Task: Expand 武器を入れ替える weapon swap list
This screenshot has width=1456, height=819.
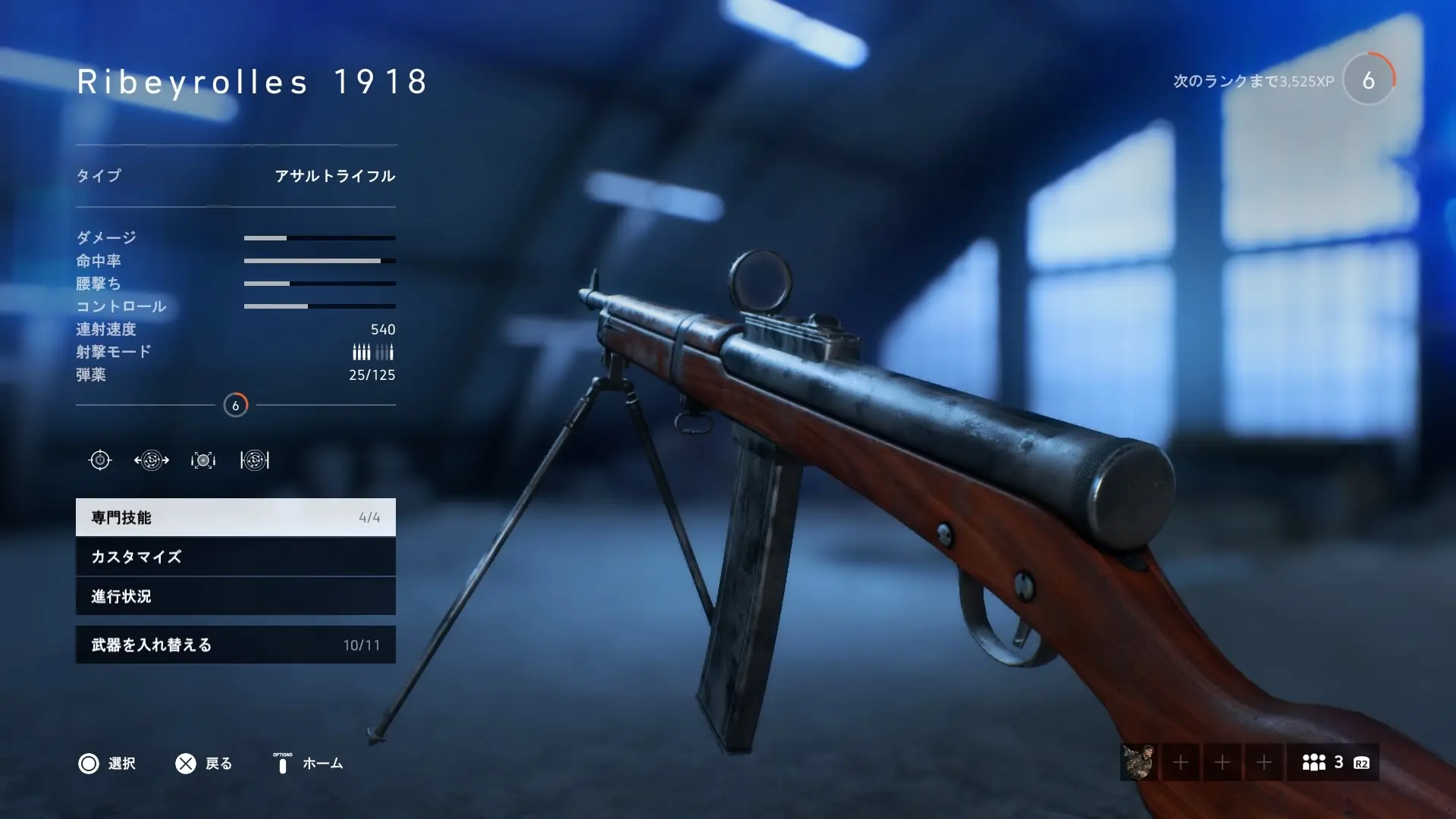Action: point(235,645)
